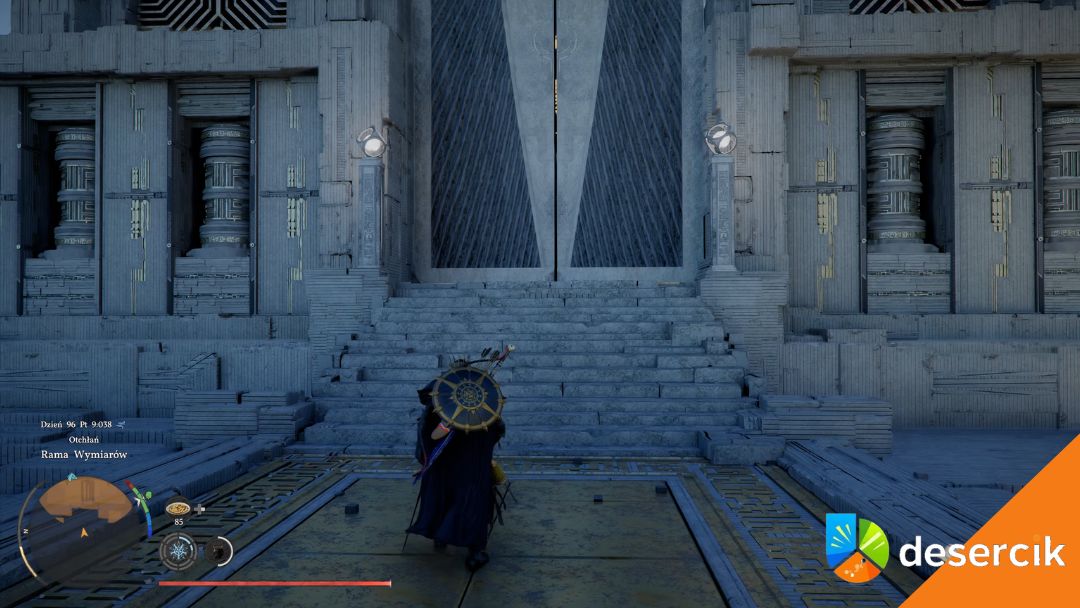Click the dark circular cooldown icon
Image resolution: width=1080 pixels, height=608 pixels.
point(216,550)
